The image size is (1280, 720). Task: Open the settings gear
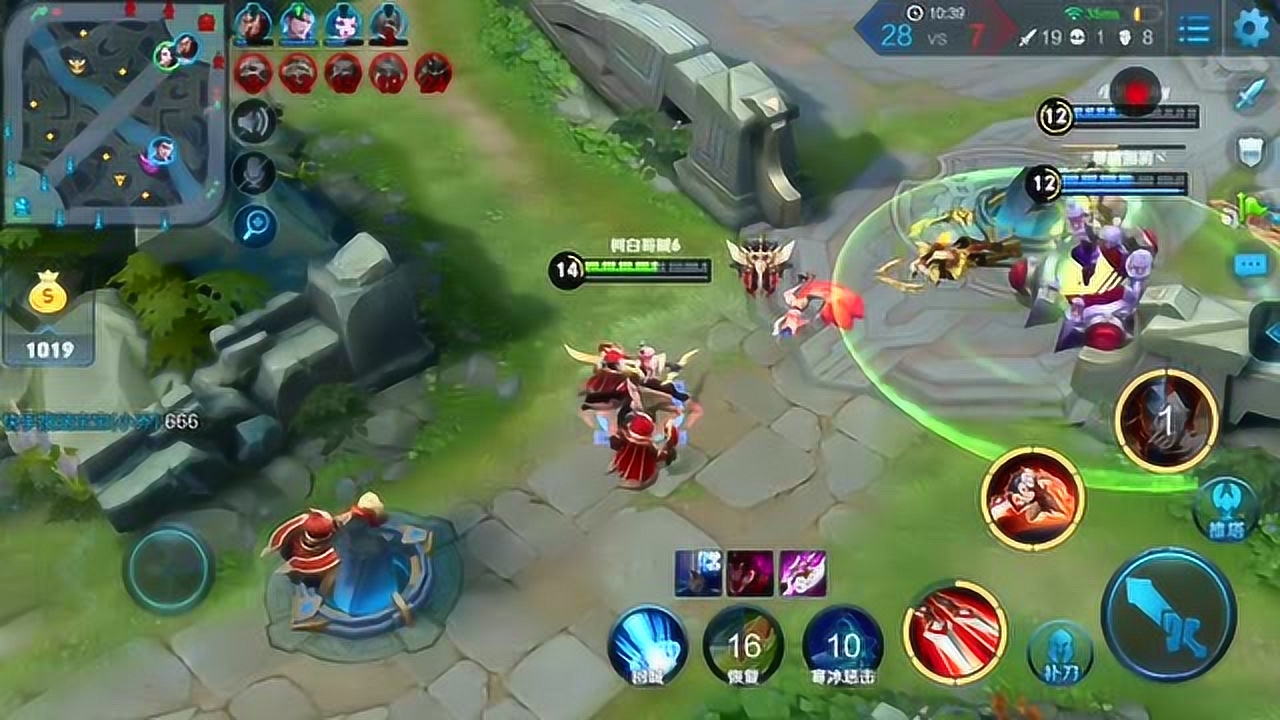coord(1251,28)
